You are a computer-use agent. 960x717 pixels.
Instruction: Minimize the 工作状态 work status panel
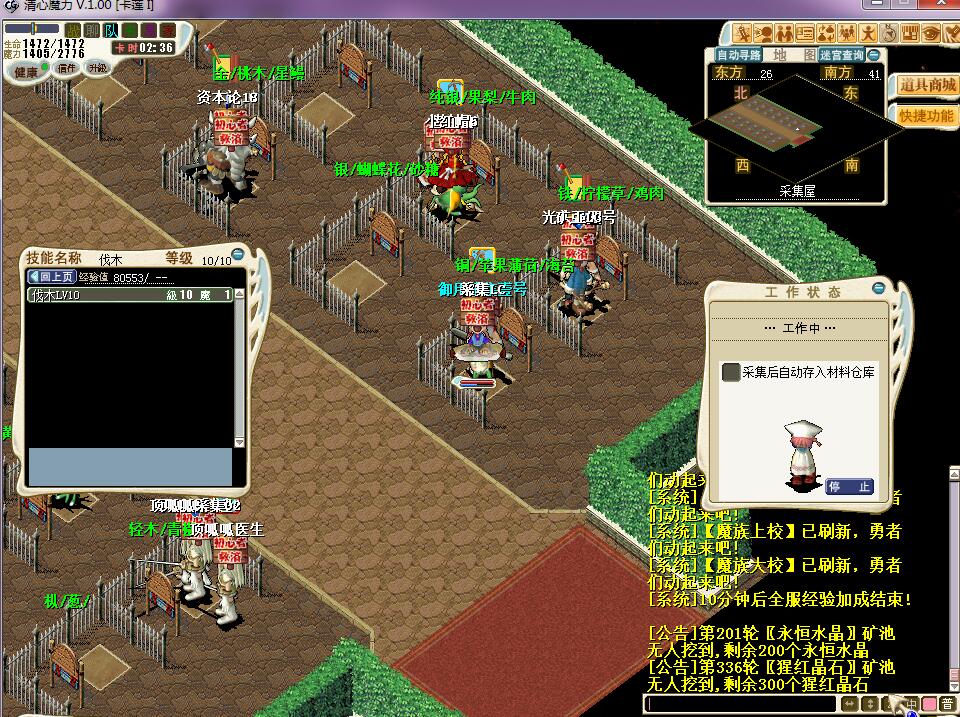(x=878, y=289)
